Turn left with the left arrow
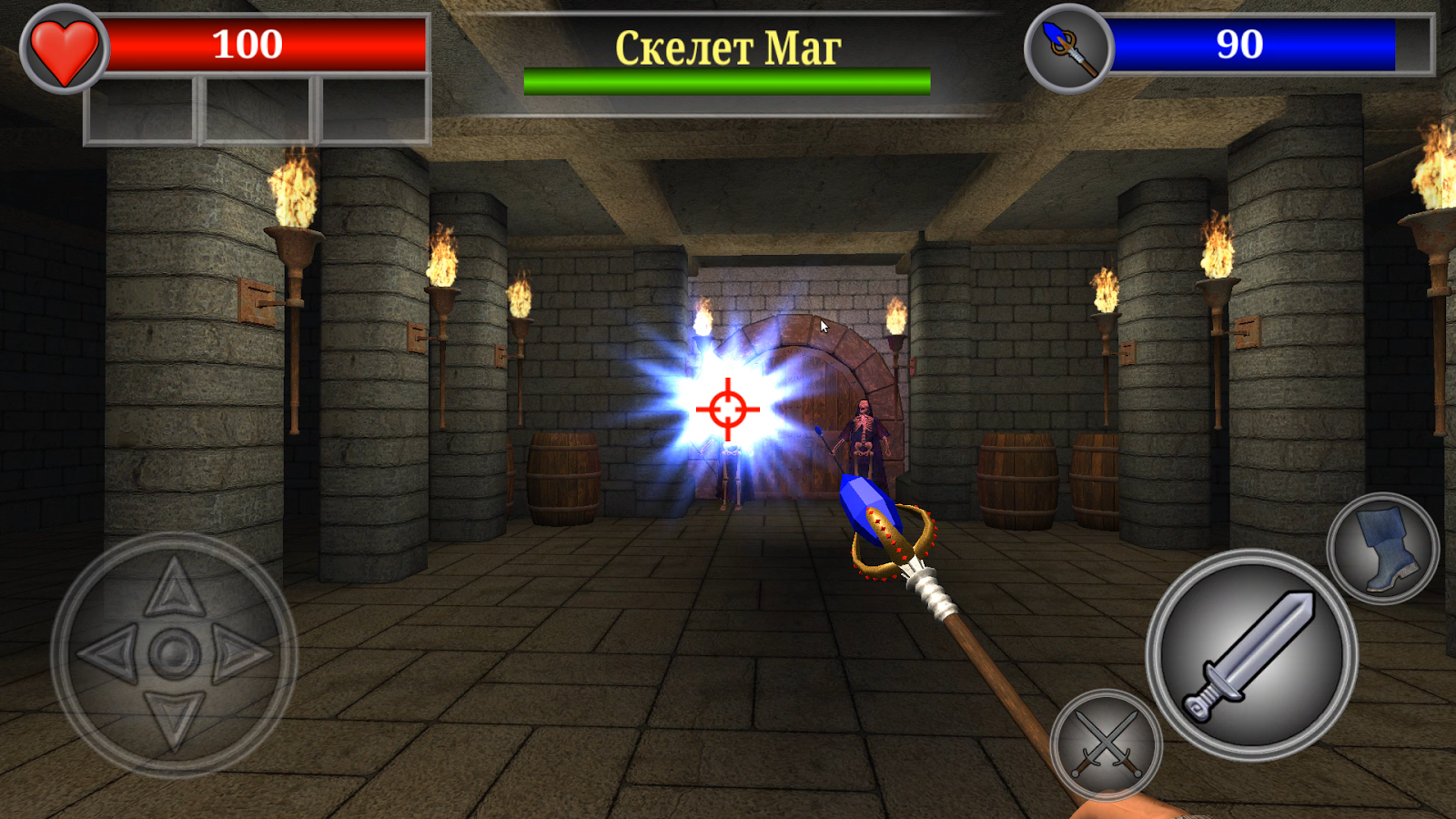 tap(110, 653)
